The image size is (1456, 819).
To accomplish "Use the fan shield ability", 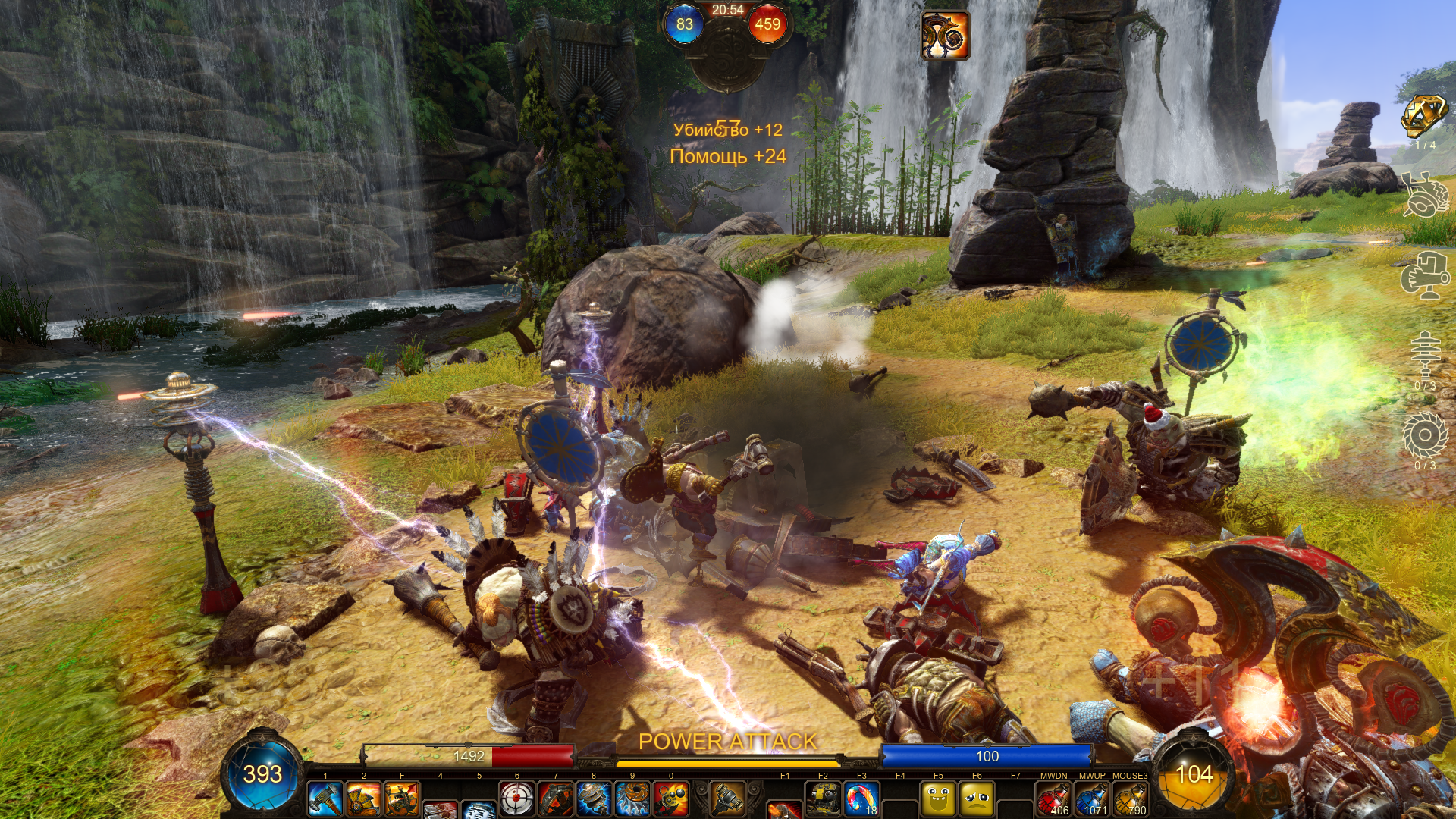I will coord(363,799).
